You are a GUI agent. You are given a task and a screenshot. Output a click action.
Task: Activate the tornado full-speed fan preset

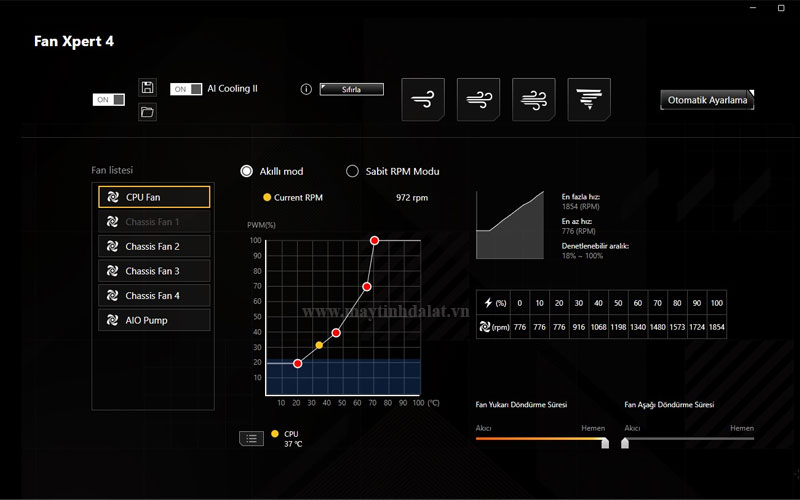(588, 99)
